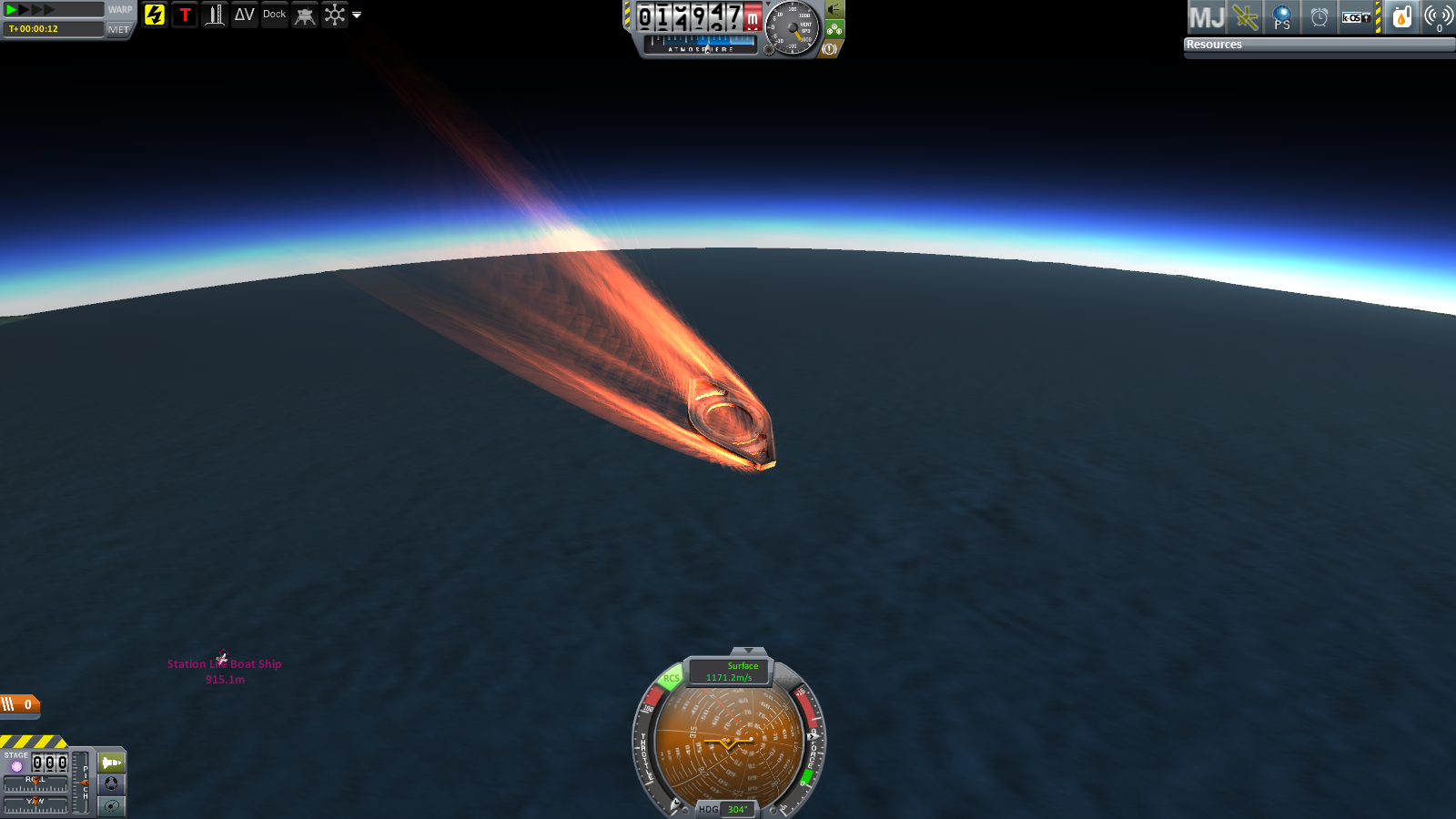Image resolution: width=1456 pixels, height=819 pixels.
Task: Open the antenna signal network icon
Action: pyautogui.click(x=1439, y=17)
